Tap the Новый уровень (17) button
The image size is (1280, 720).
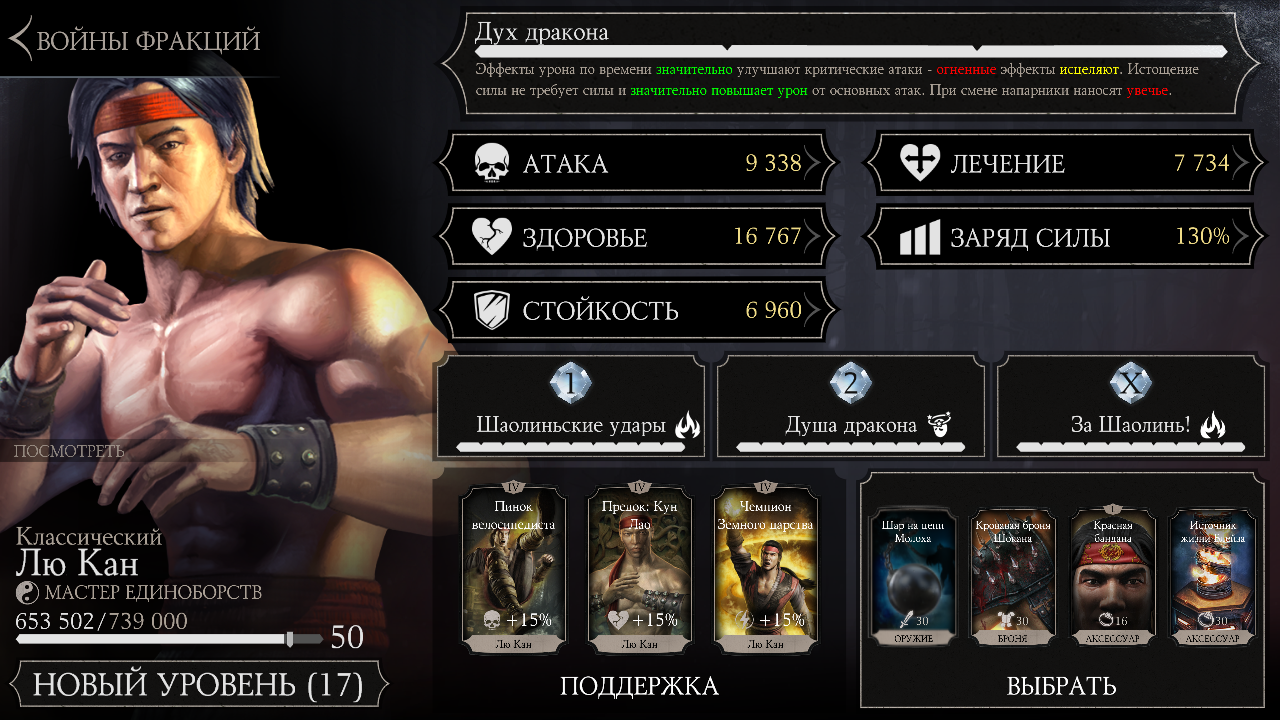(x=197, y=685)
